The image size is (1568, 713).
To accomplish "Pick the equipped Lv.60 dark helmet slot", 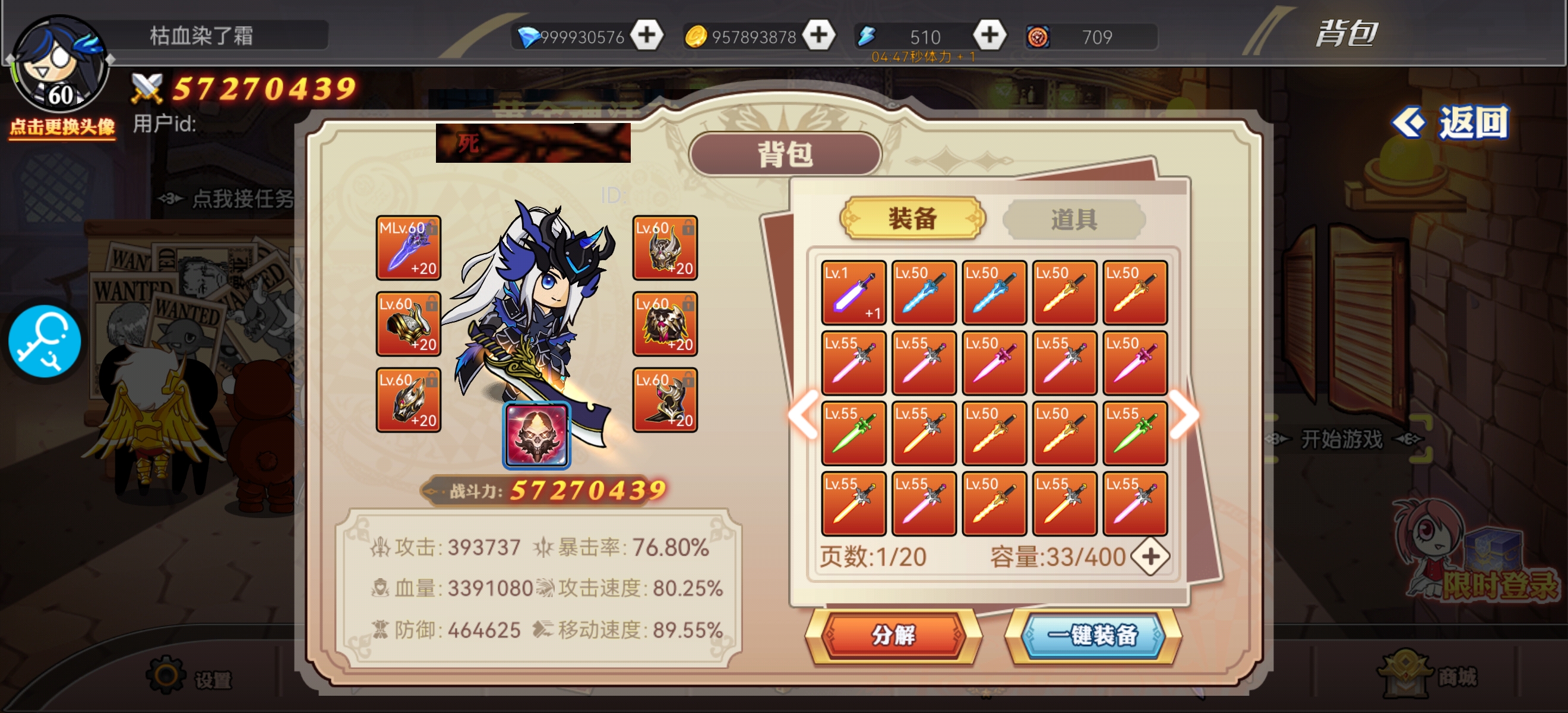I will click(408, 400).
